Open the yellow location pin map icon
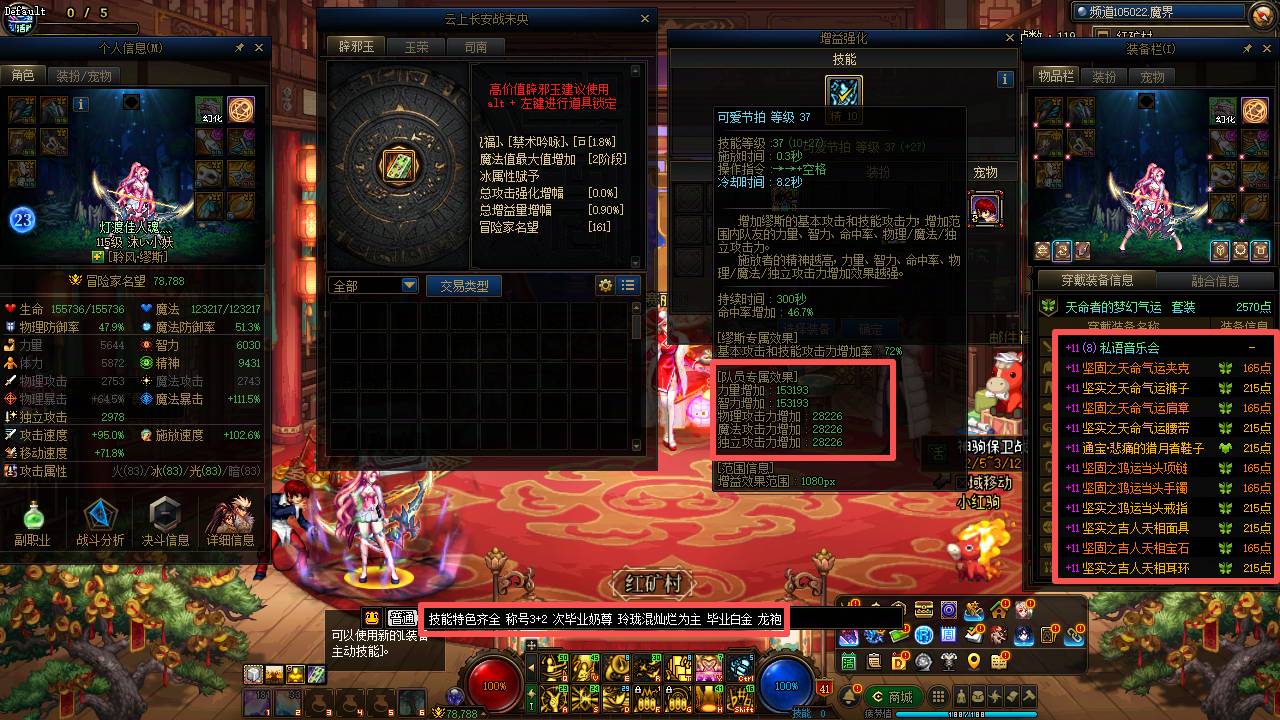The image size is (1280, 720). pyautogui.click(x=974, y=662)
